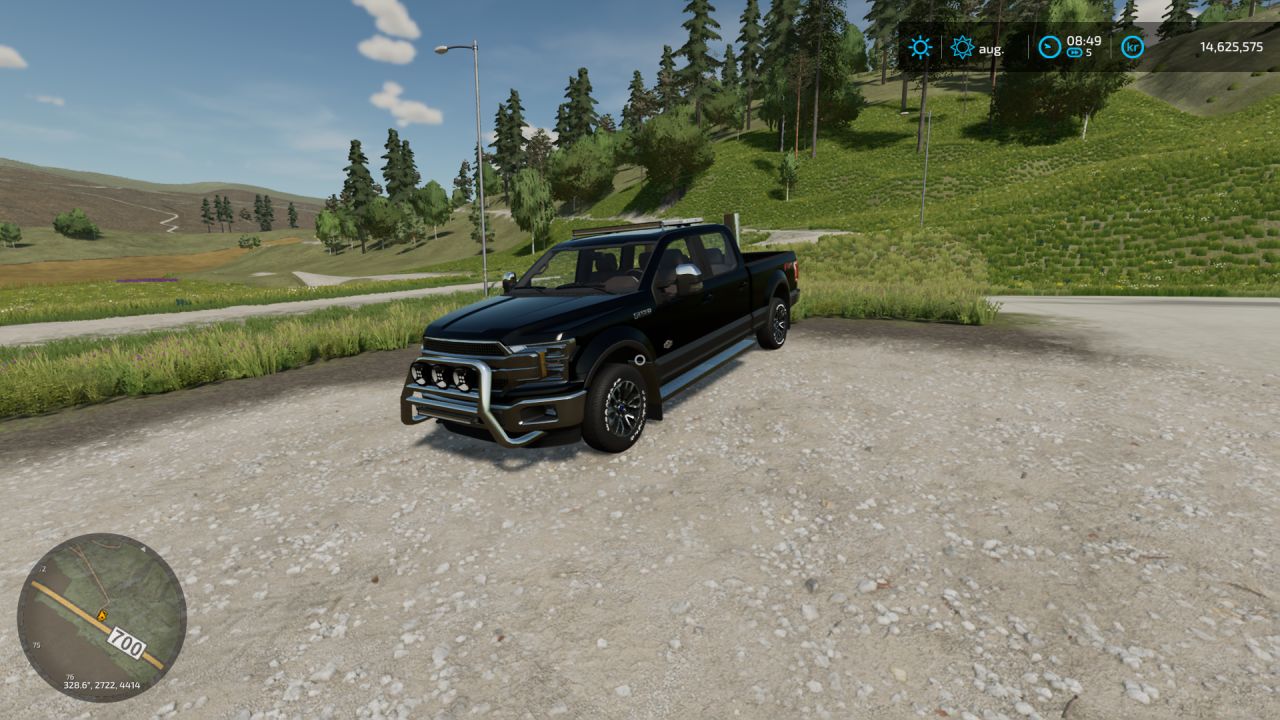Select the weather forecast sun icon

tap(962, 47)
